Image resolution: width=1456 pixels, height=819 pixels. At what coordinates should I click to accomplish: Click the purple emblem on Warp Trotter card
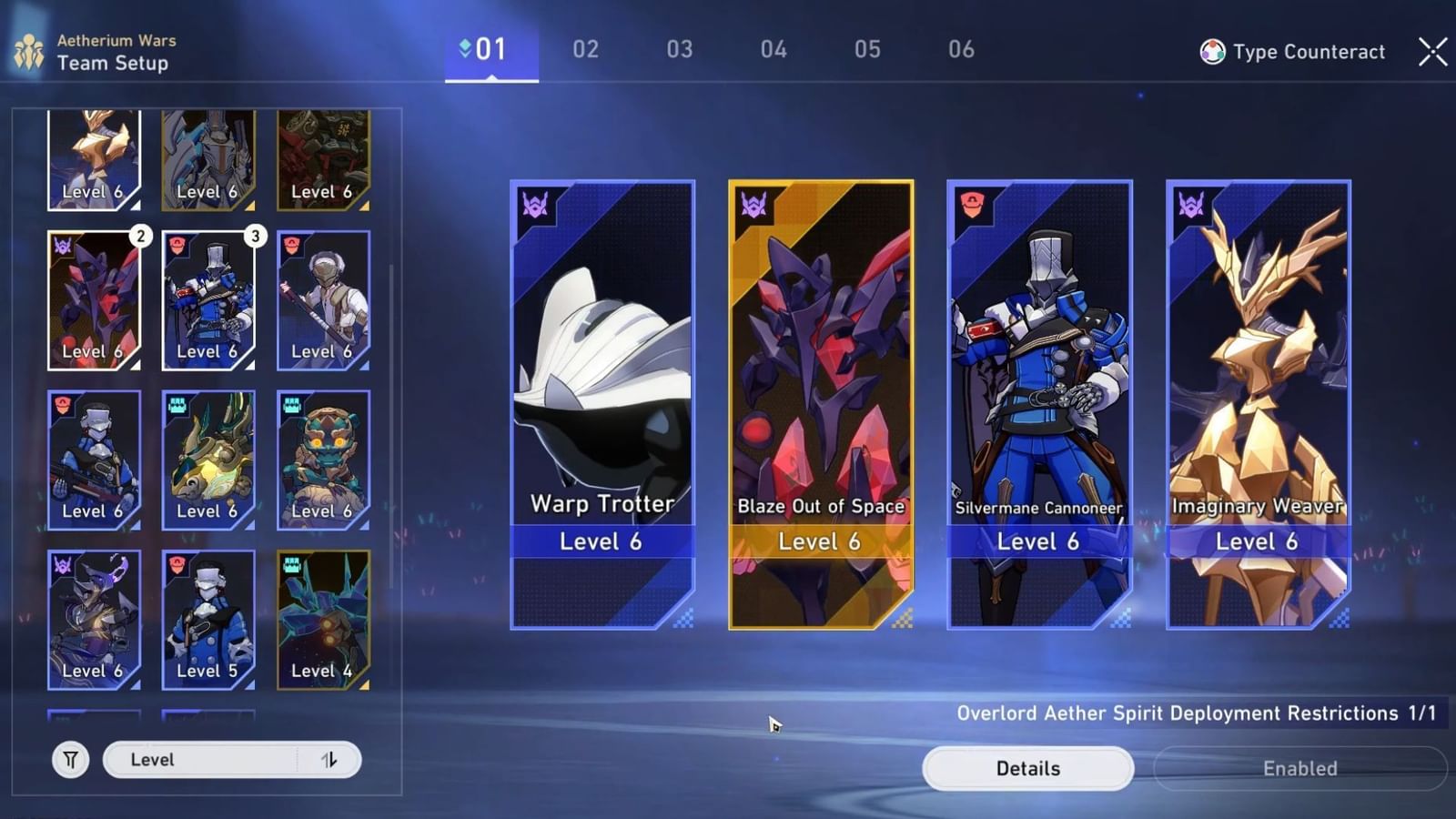click(535, 205)
